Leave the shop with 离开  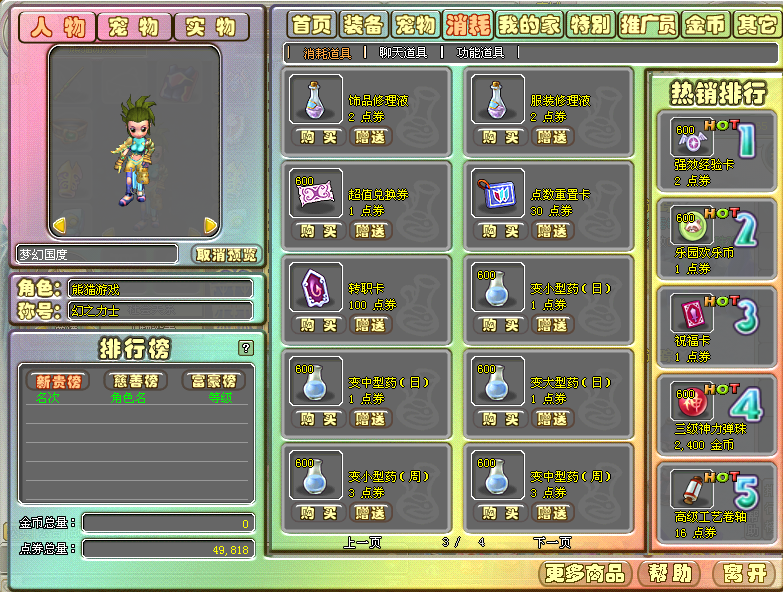pos(743,573)
